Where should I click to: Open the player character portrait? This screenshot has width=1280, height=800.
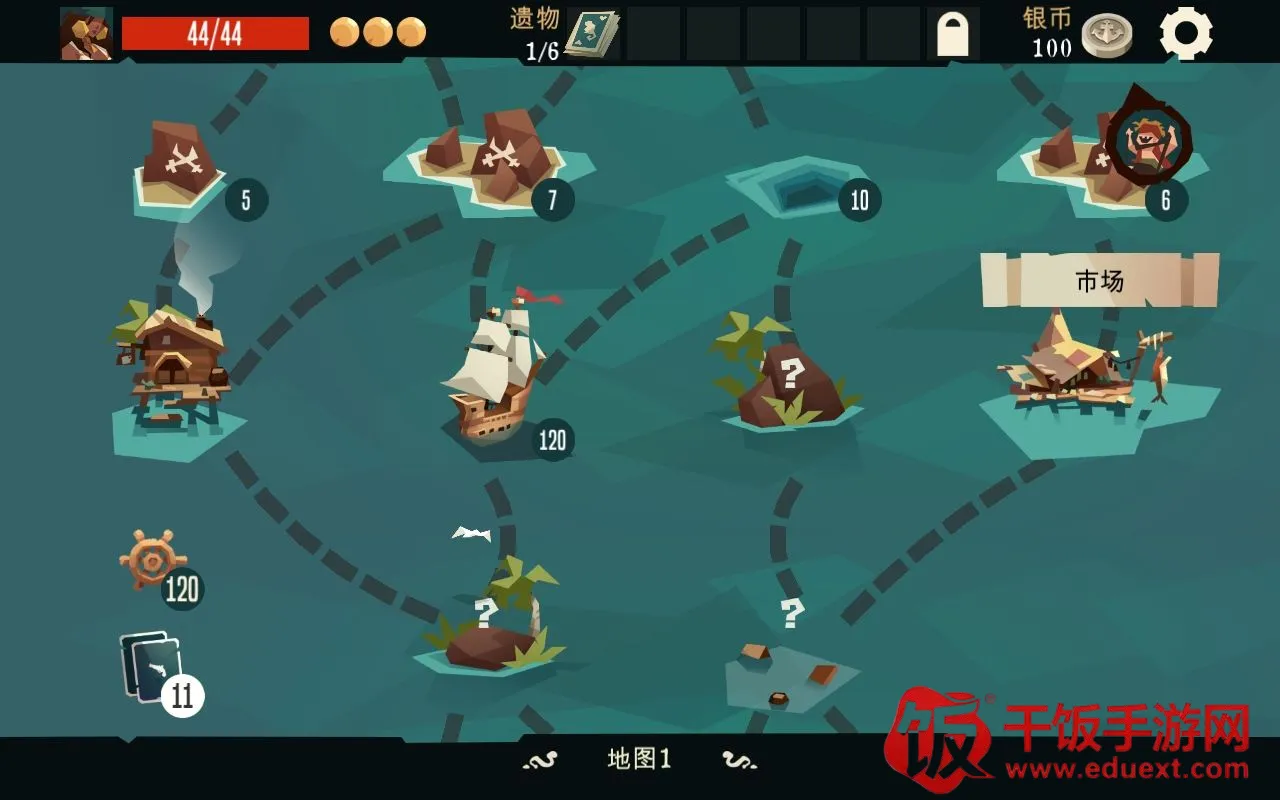(x=86, y=34)
